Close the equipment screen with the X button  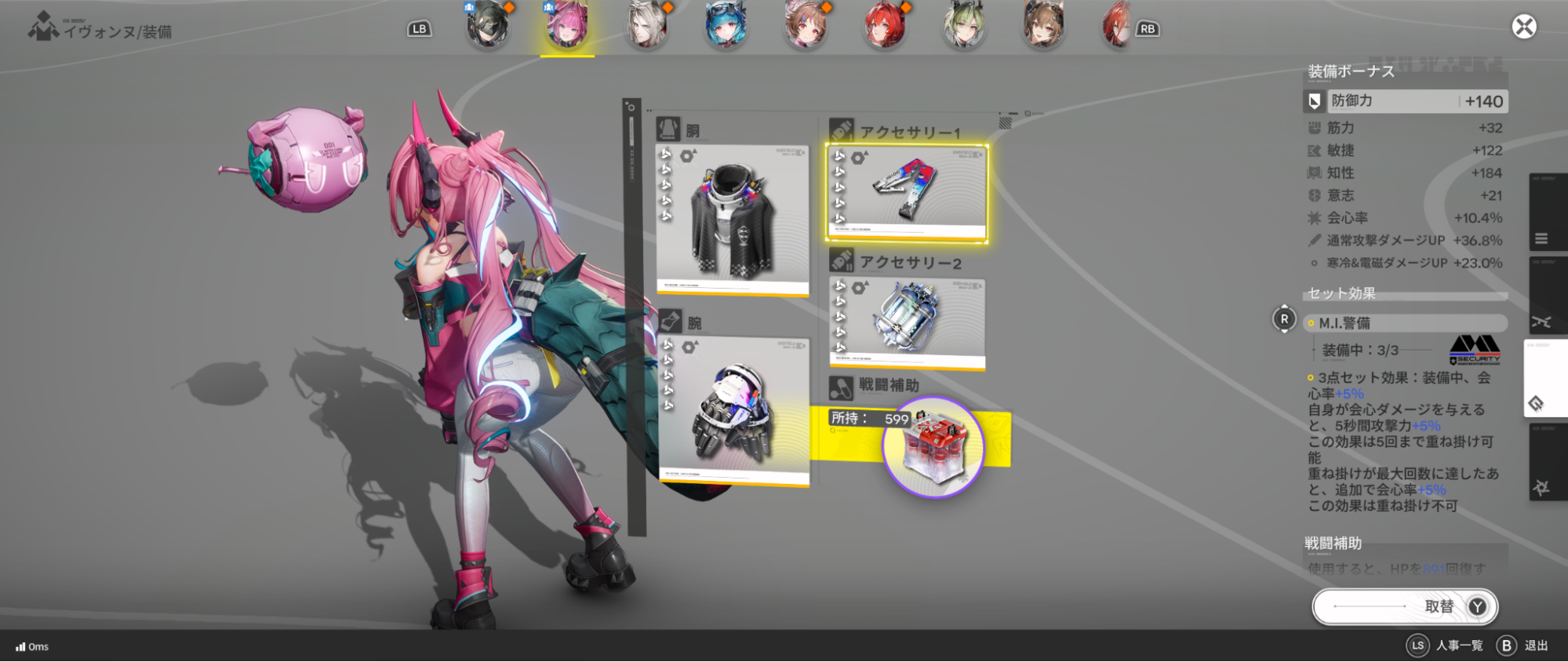pos(1523,27)
